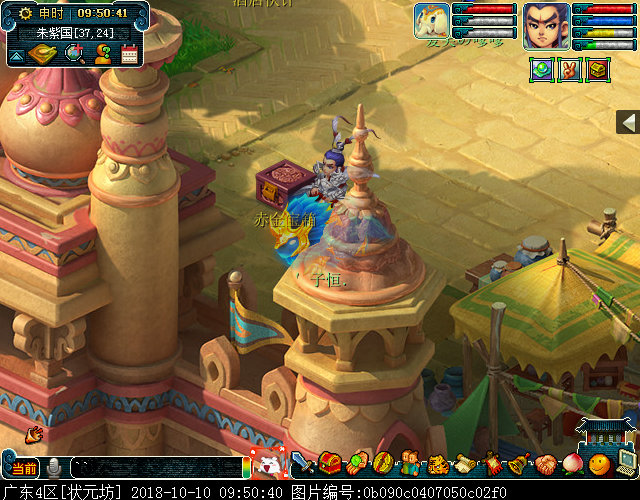Image resolution: width=640 pixels, height=500 pixels.
Task: Toggle the 当前 chat channel button
Action: 24,468
